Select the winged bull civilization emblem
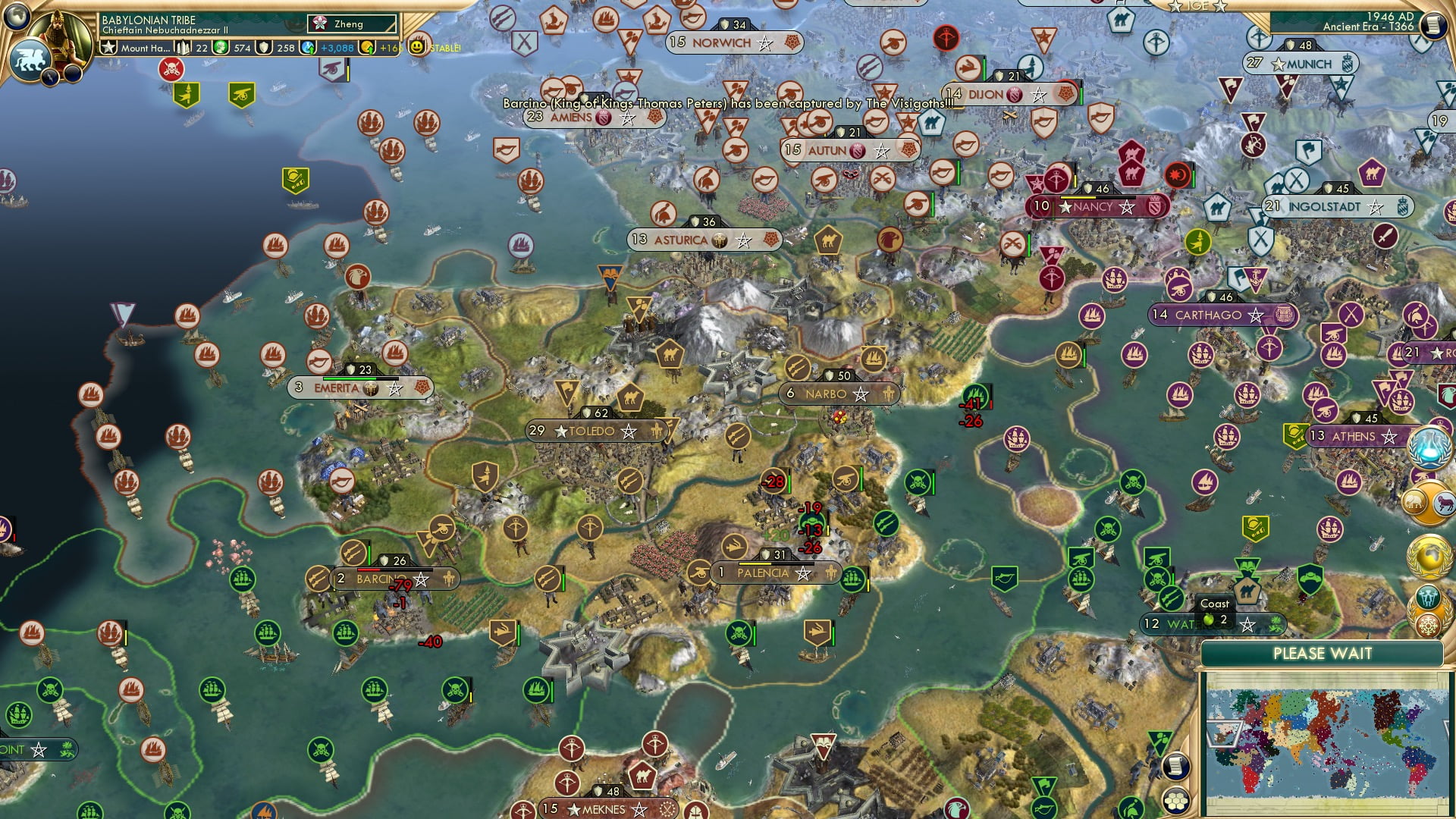The width and height of the screenshot is (1456, 819). coord(30,59)
